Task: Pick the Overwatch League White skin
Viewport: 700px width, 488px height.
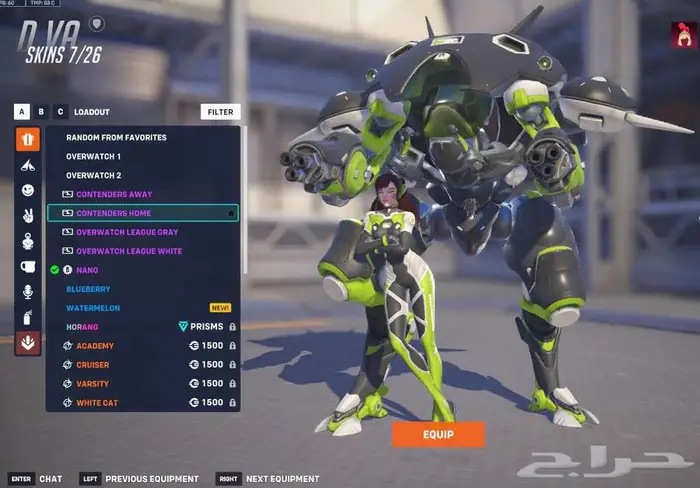Action: [x=129, y=251]
